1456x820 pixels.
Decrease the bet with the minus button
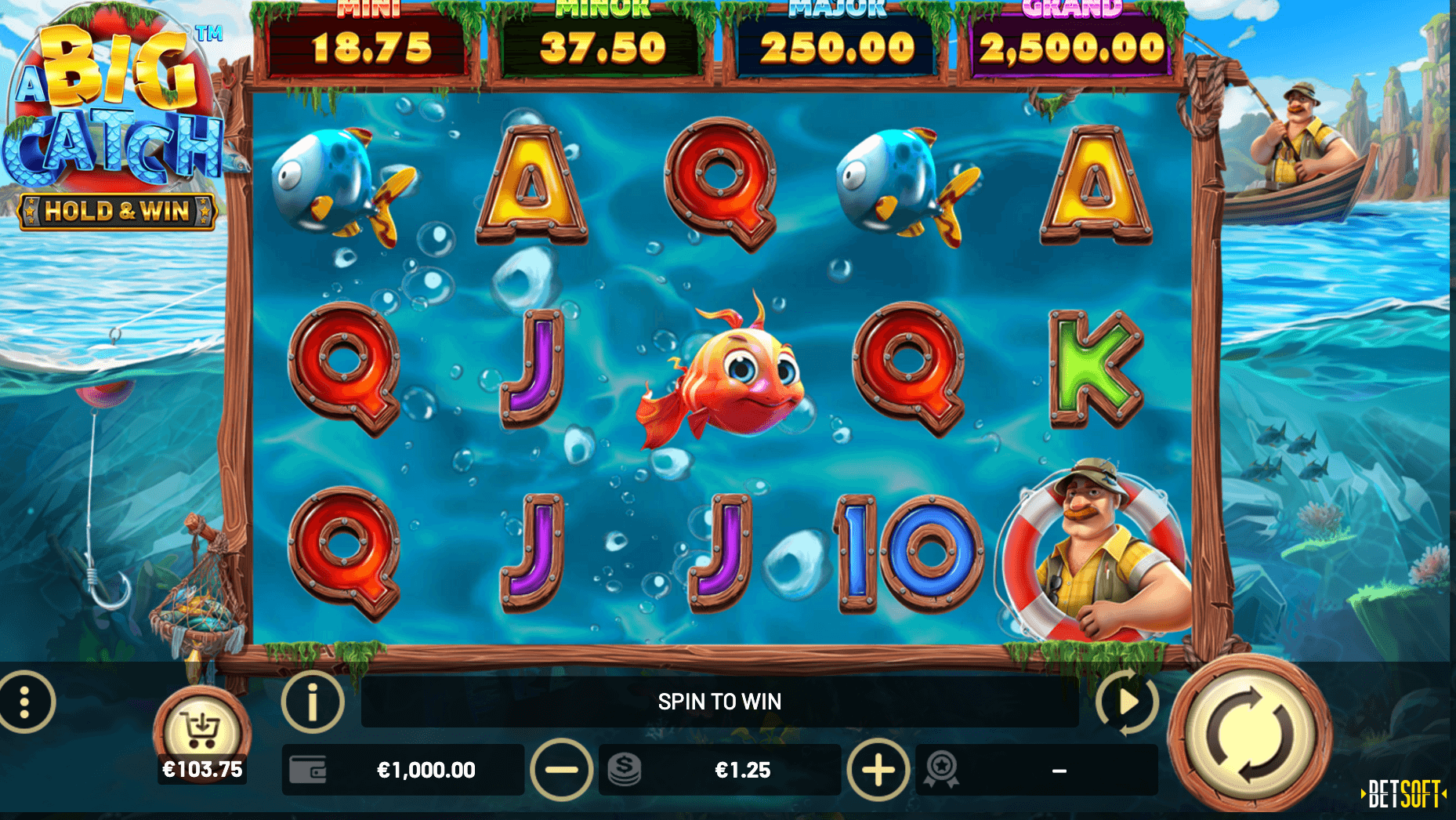click(x=561, y=770)
